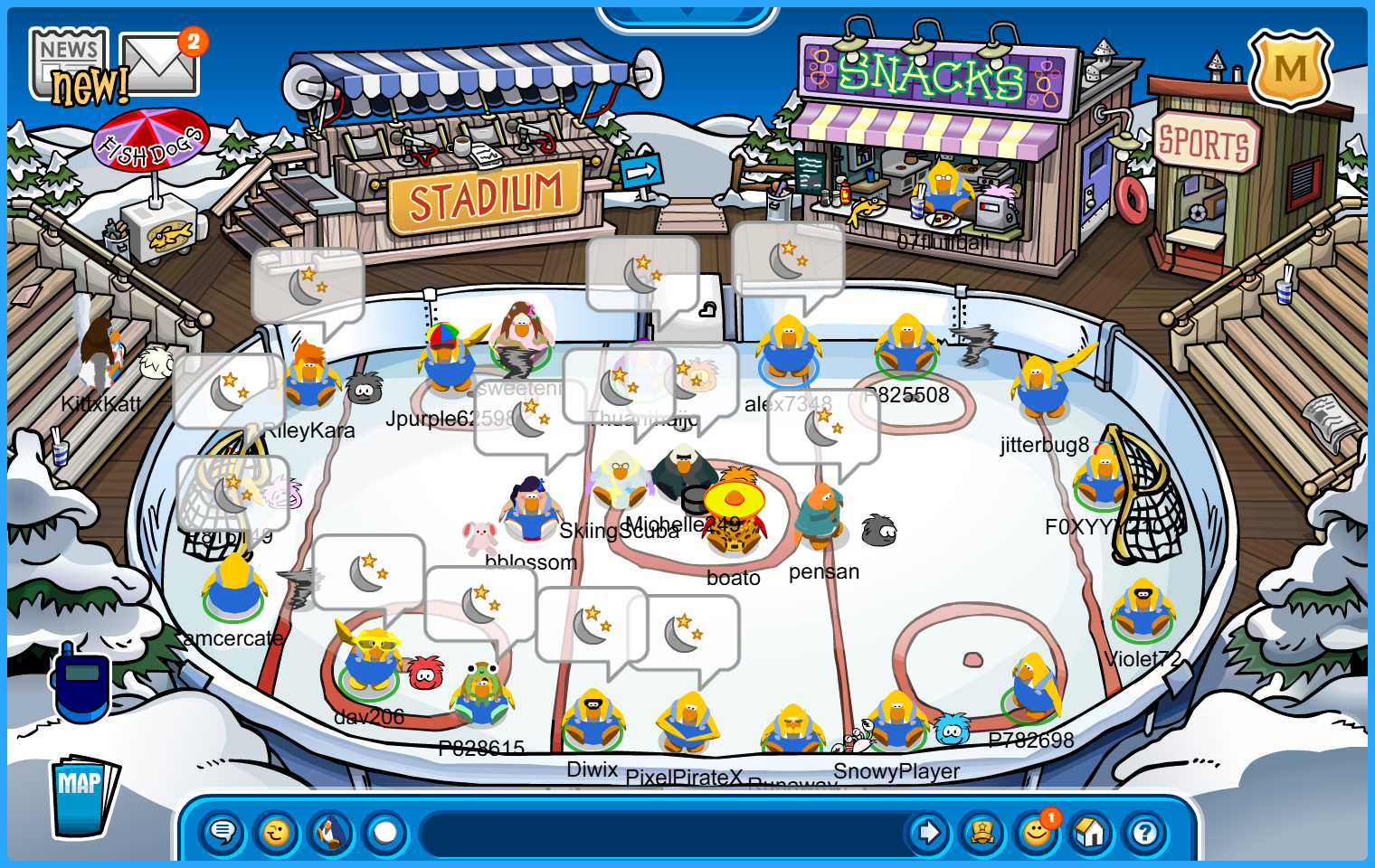Viewport: 1375px width, 868px height.
Task: Open your player card badge icon
Action: click(x=982, y=832)
